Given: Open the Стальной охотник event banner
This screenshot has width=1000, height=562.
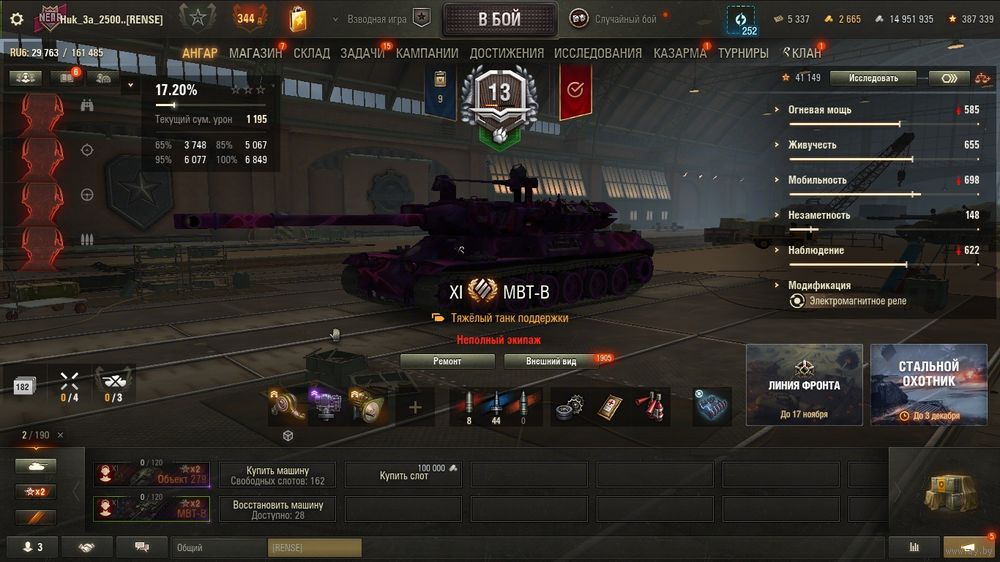Looking at the screenshot, I should pos(928,385).
